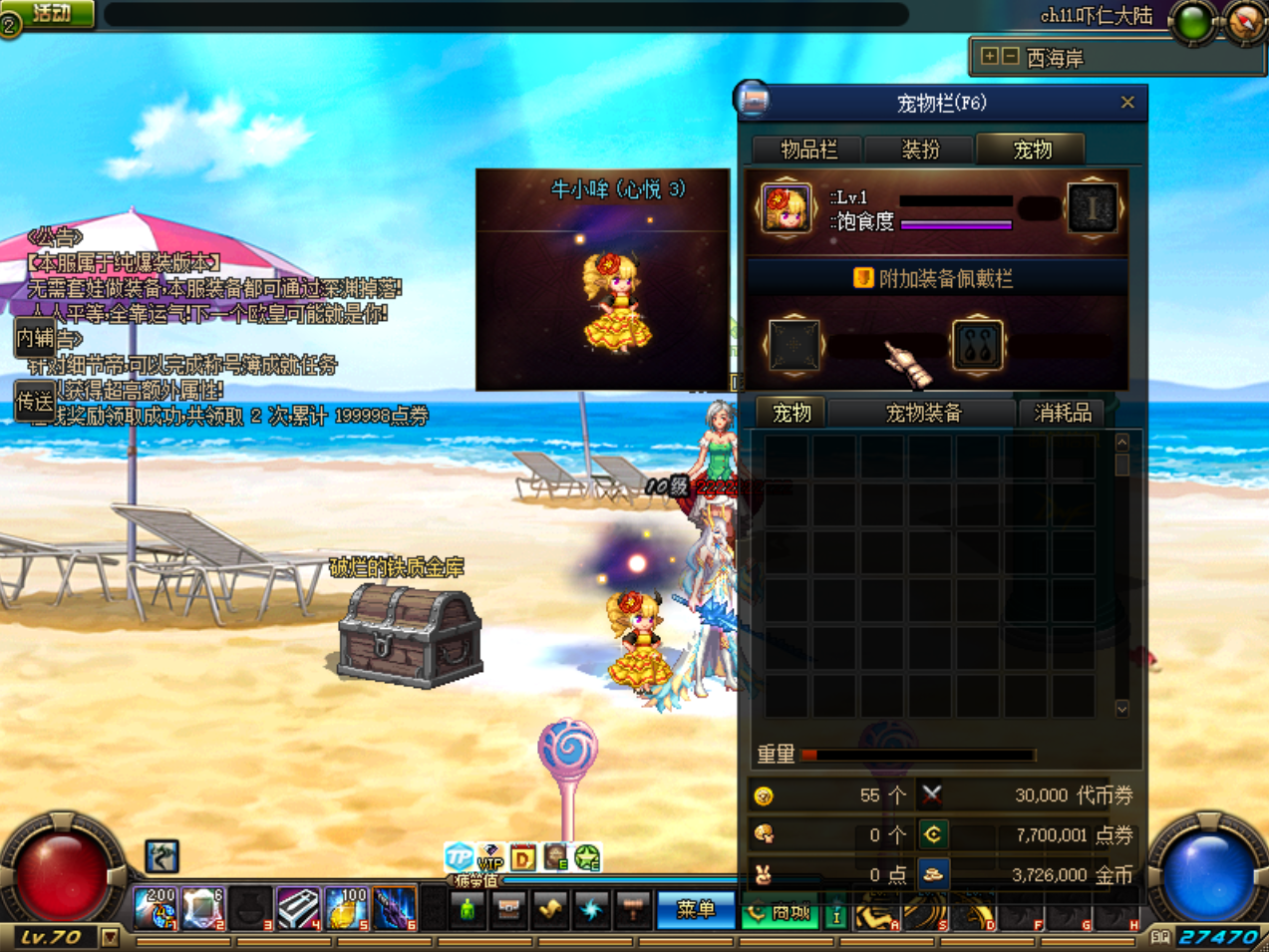Use the gold item in quick slot 5

(x=348, y=908)
